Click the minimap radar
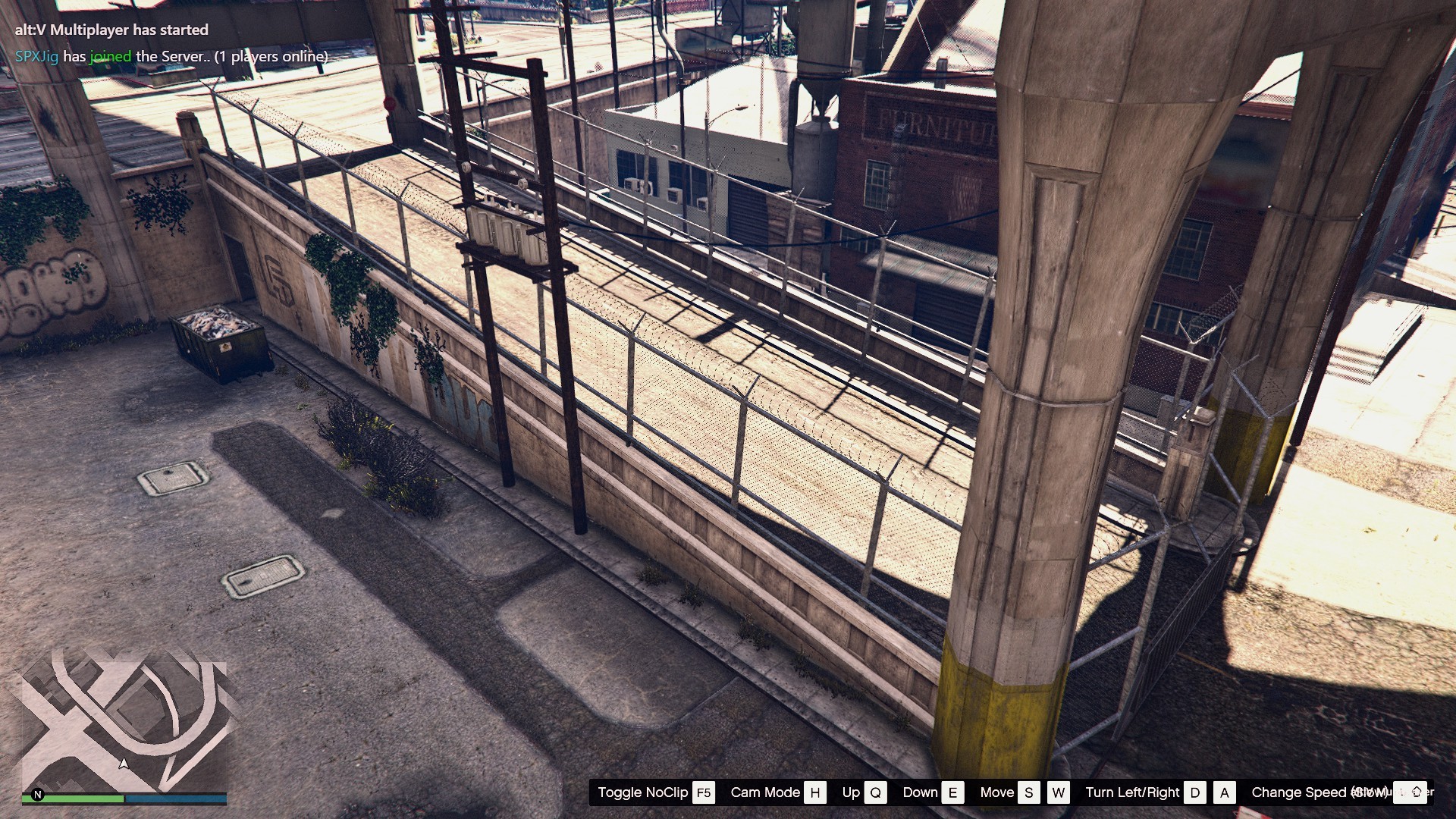This screenshot has width=1456, height=819. (x=124, y=726)
